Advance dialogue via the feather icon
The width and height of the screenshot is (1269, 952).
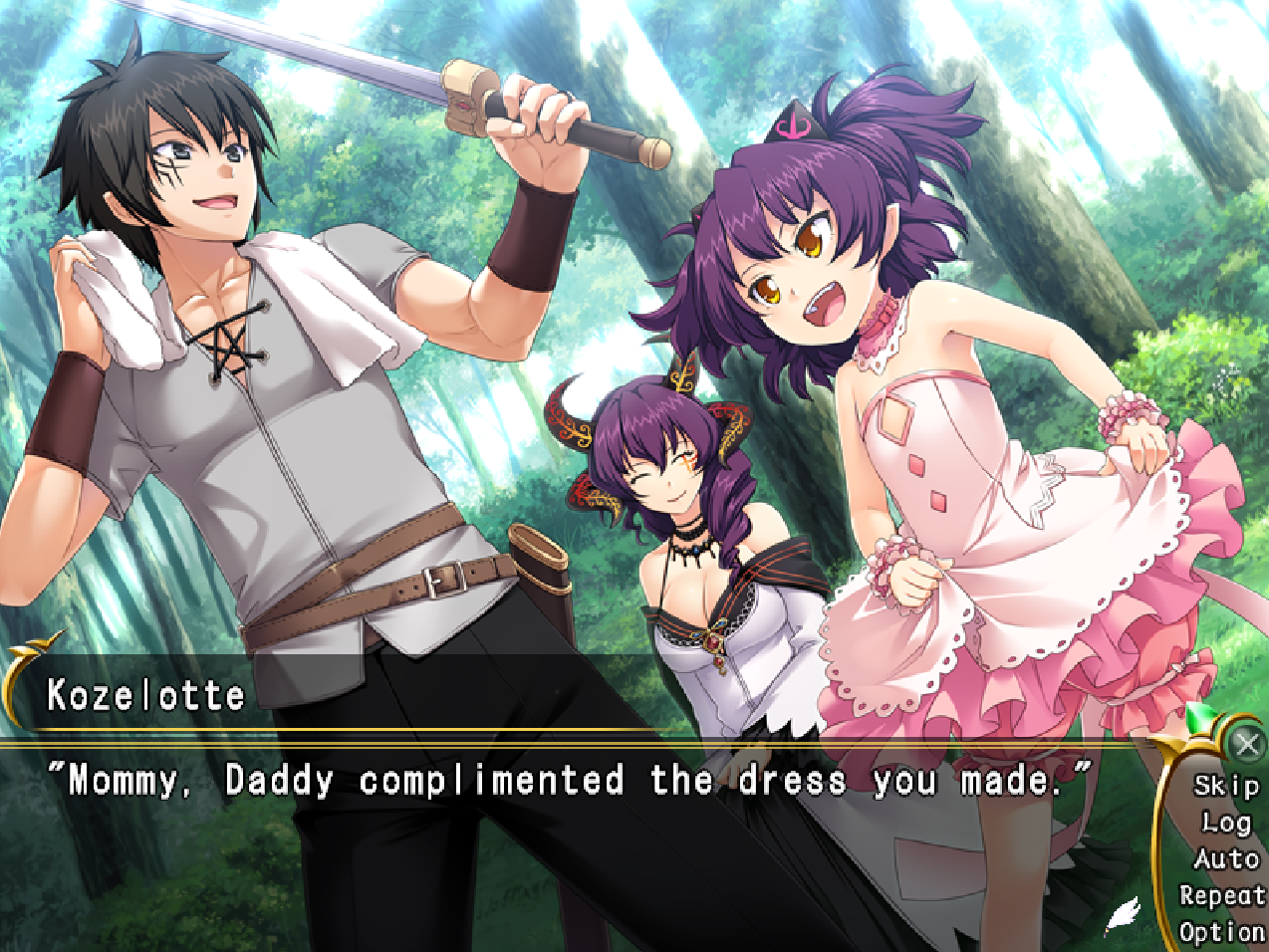tap(1123, 915)
